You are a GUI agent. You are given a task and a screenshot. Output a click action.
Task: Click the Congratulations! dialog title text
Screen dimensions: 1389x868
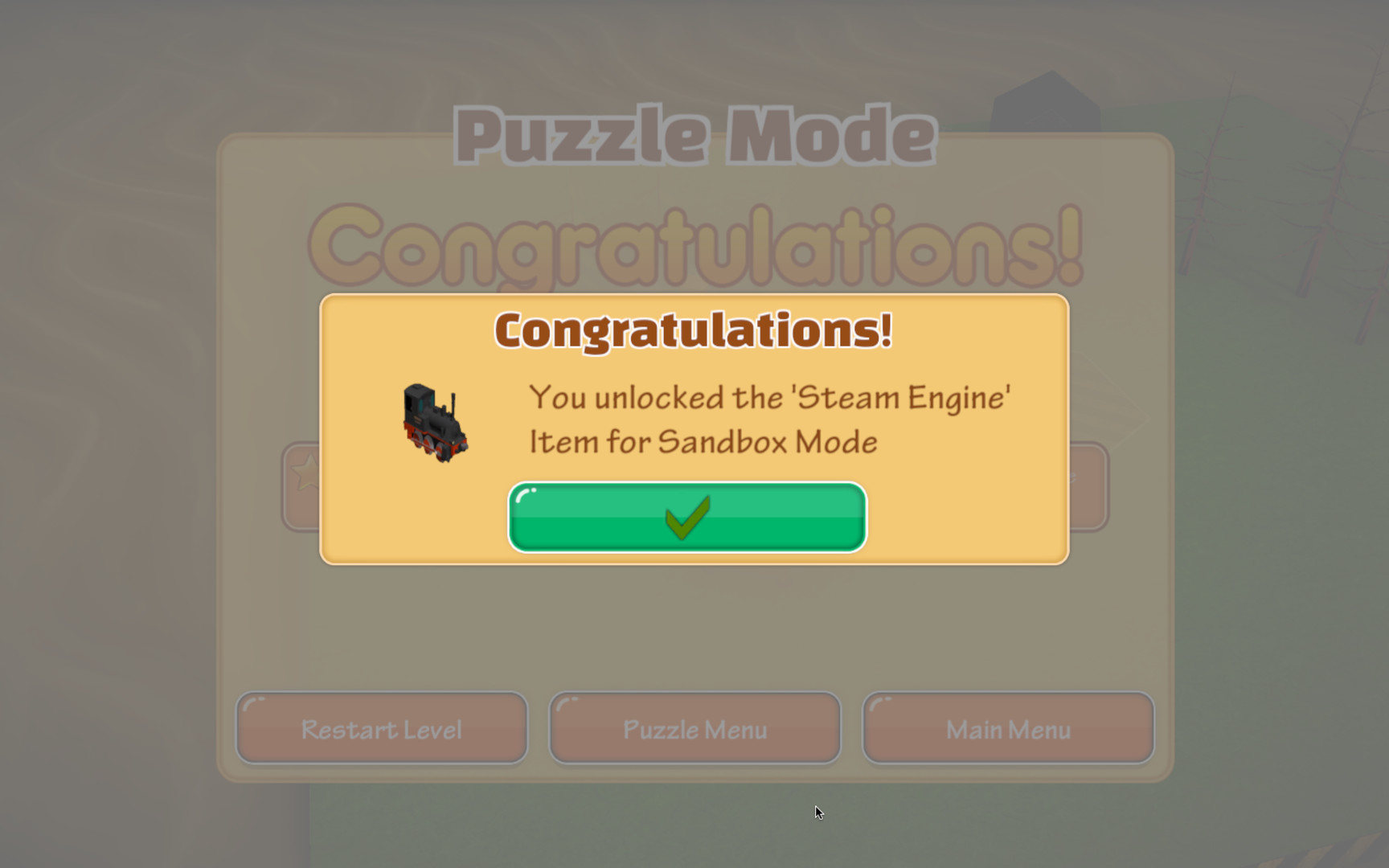coord(693,330)
